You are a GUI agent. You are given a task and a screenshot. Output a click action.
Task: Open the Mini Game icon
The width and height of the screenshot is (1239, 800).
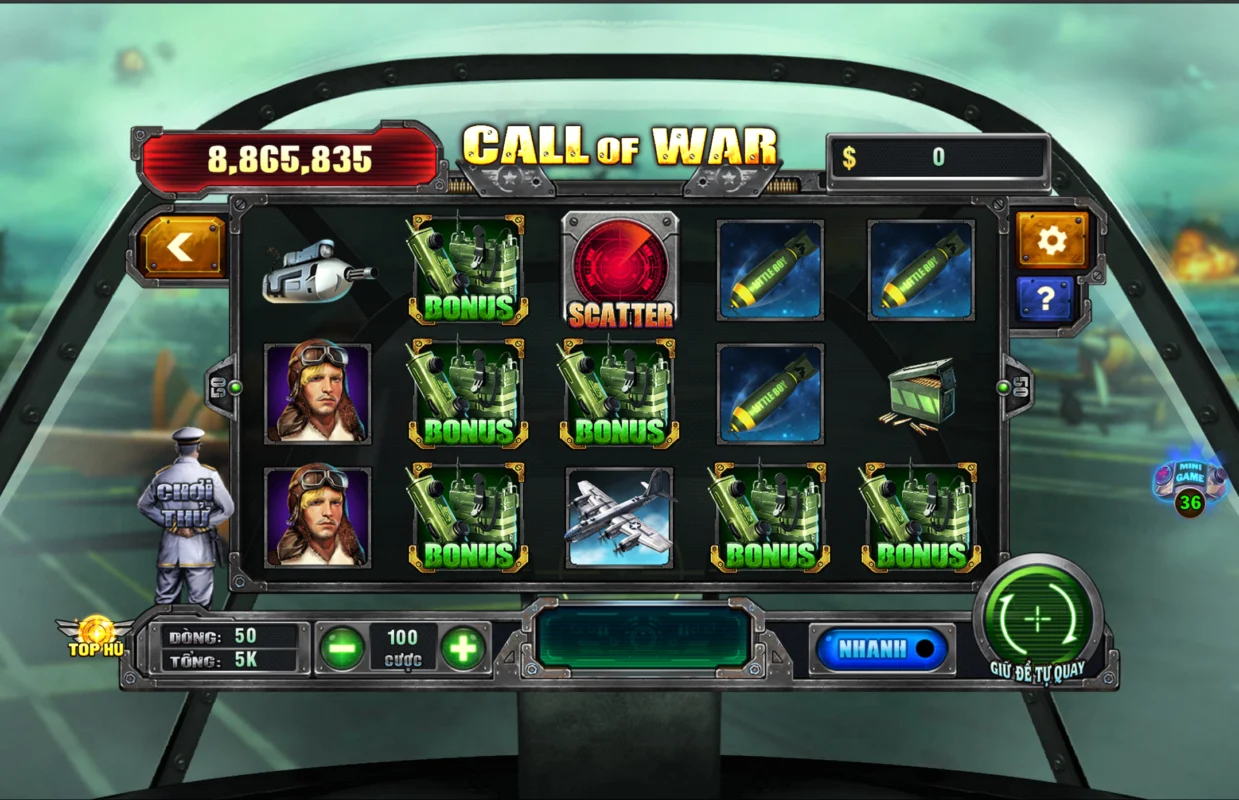[x=1188, y=484]
